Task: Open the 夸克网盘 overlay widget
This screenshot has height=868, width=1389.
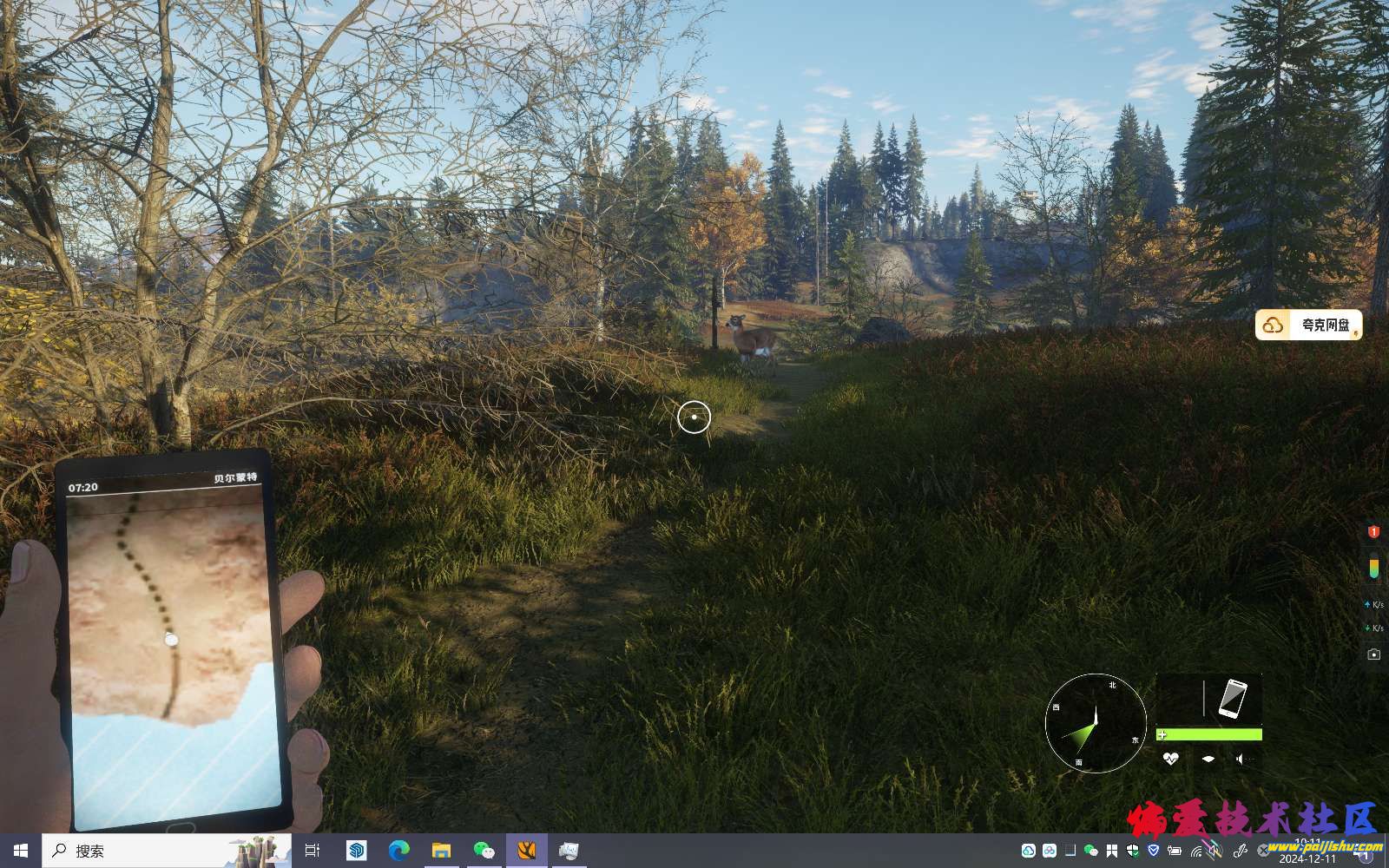Action: point(1308,325)
